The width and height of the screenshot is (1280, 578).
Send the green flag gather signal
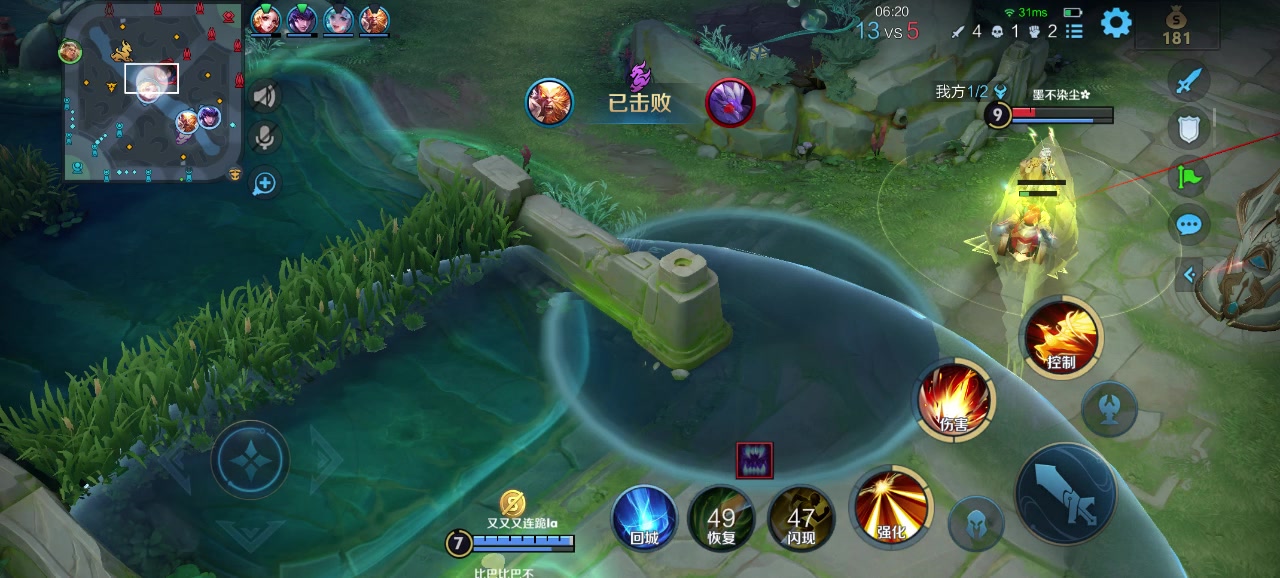click(x=1188, y=177)
